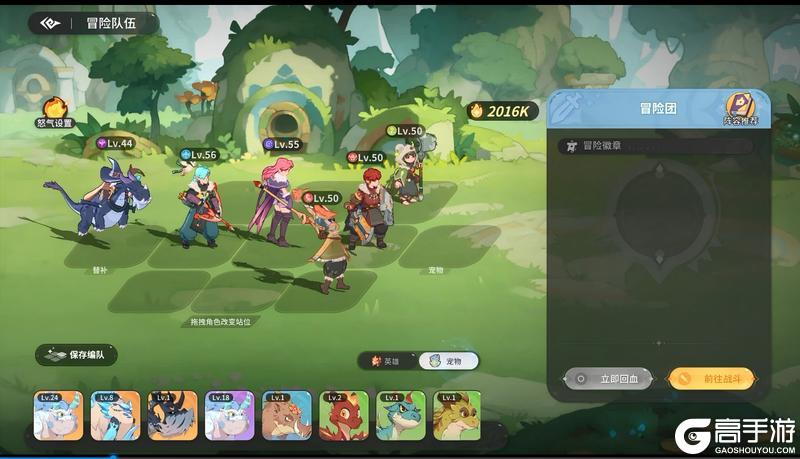Screen dimensions: 800x459
Task: Choose the brown boar pet card
Action: (x=287, y=415)
